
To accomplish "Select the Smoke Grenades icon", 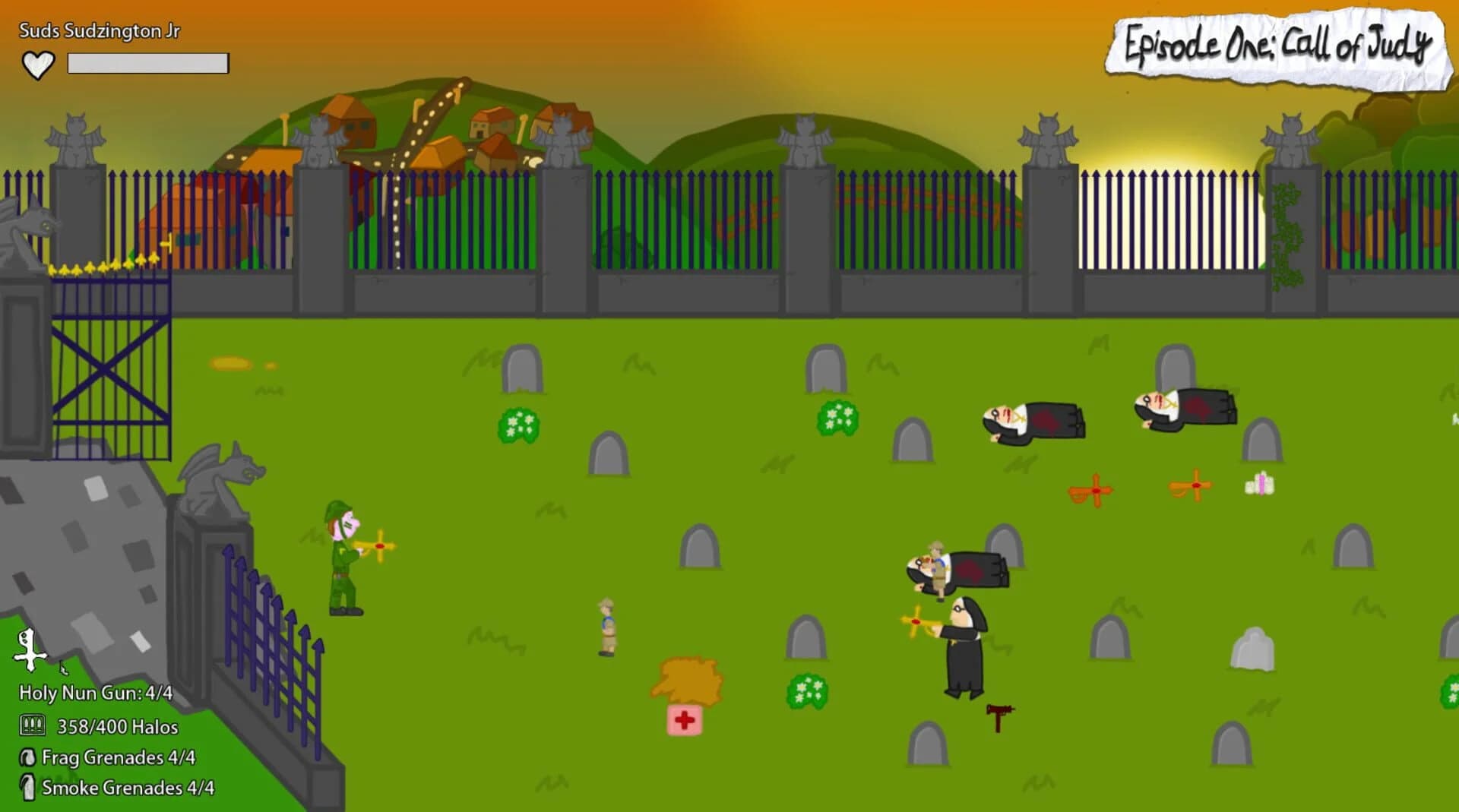I will click(29, 788).
